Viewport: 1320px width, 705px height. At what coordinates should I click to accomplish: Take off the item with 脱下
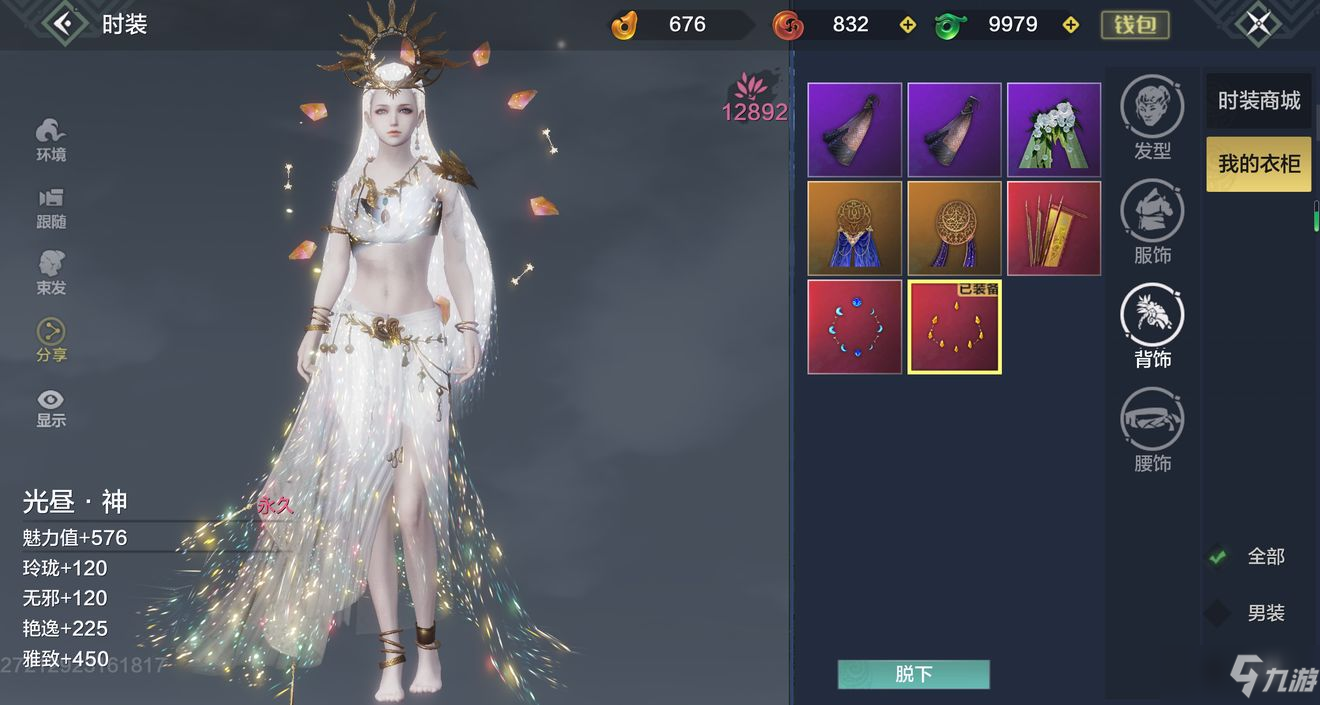click(x=913, y=674)
